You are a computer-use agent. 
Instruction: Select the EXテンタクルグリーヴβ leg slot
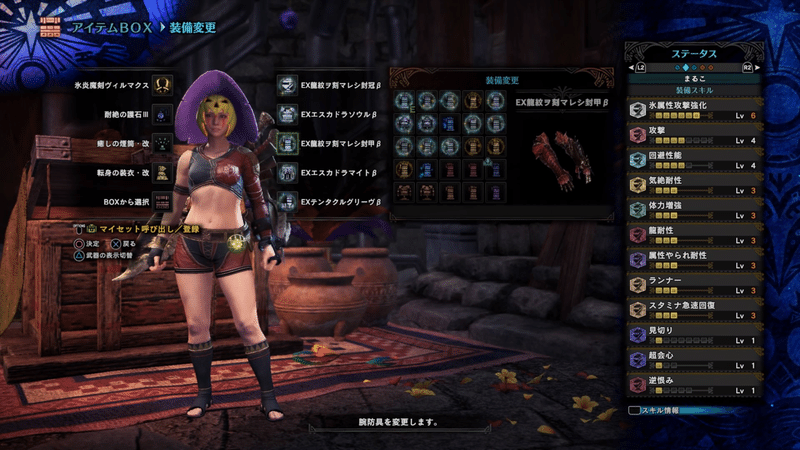point(286,201)
